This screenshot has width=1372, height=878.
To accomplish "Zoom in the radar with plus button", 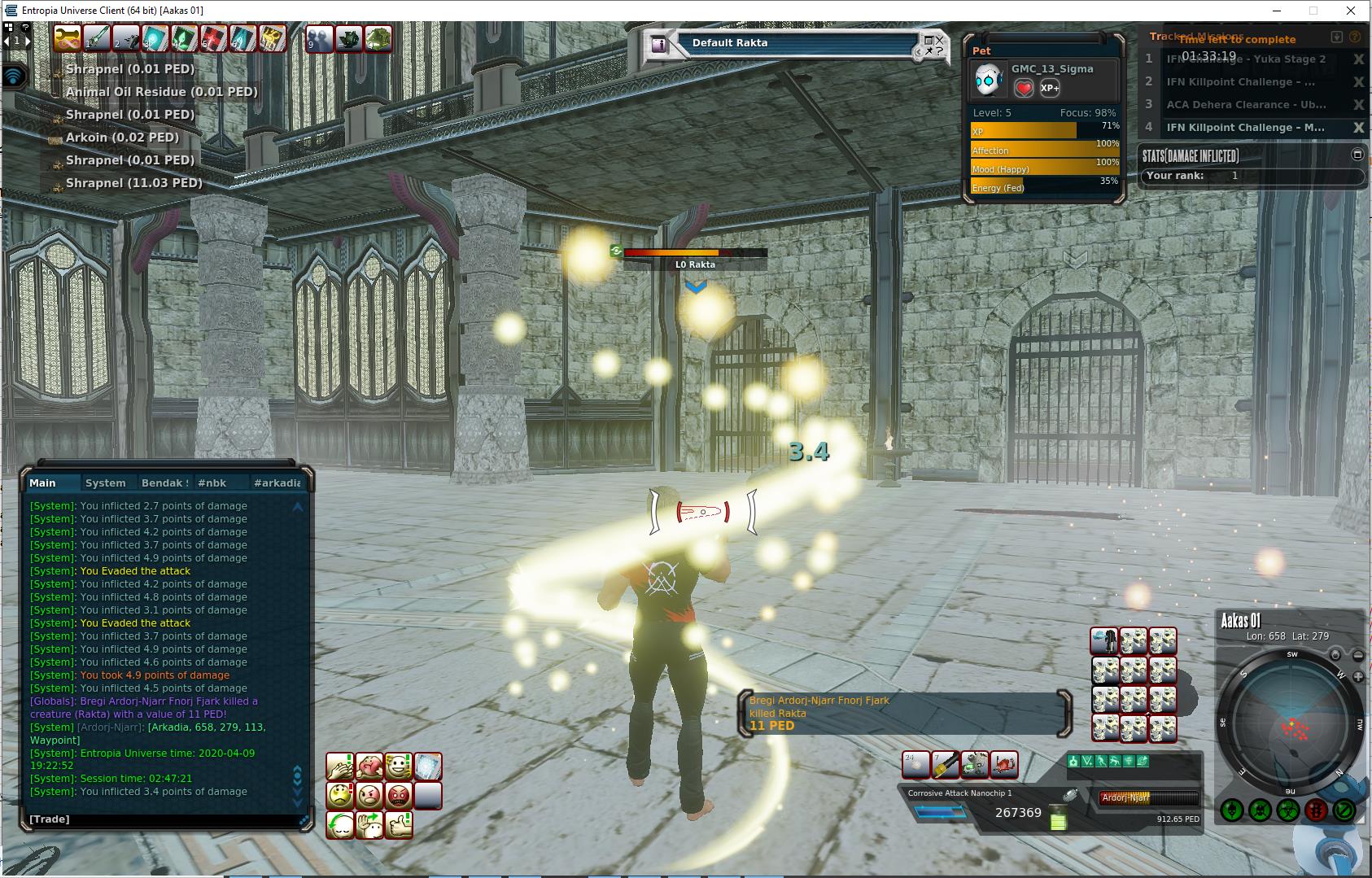I will point(1358,676).
